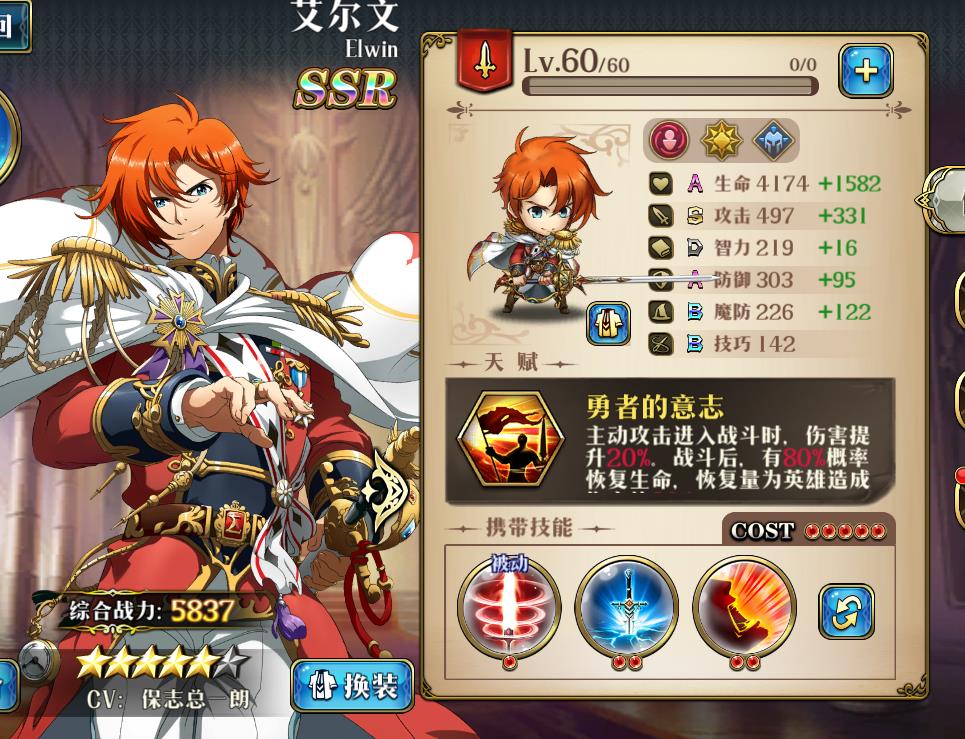The image size is (965, 739).
Task: Tap the blue plus experience button
Action: pyautogui.click(x=865, y=71)
